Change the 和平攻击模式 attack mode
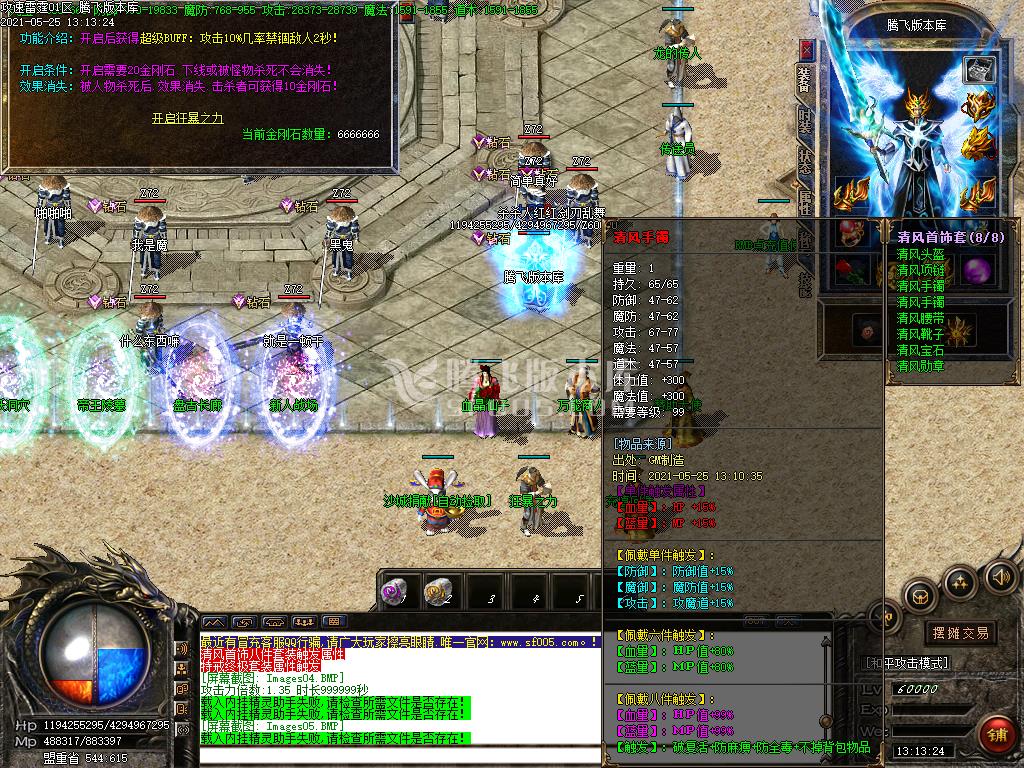The height and width of the screenshot is (768, 1024). coord(905,662)
